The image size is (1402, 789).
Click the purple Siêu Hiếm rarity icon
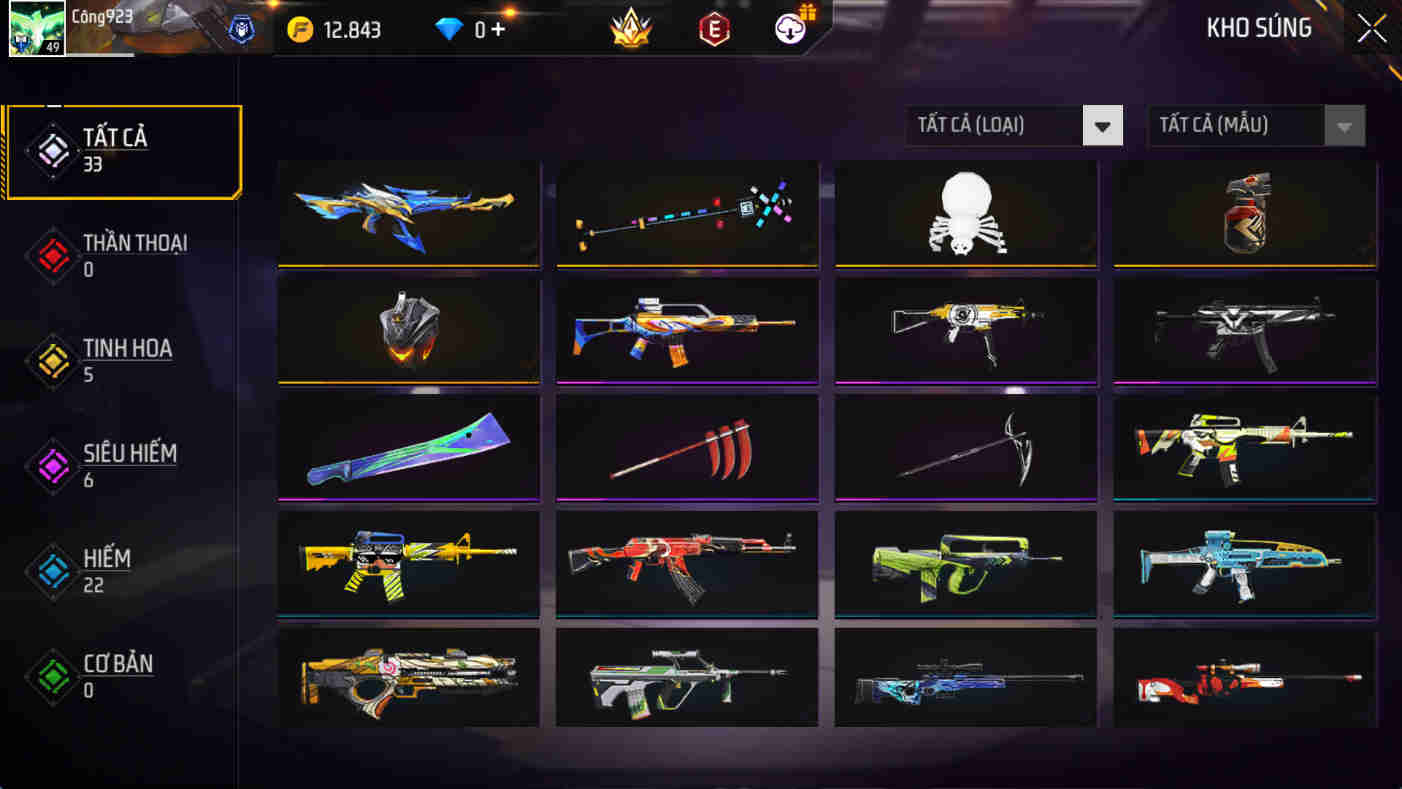pos(52,467)
